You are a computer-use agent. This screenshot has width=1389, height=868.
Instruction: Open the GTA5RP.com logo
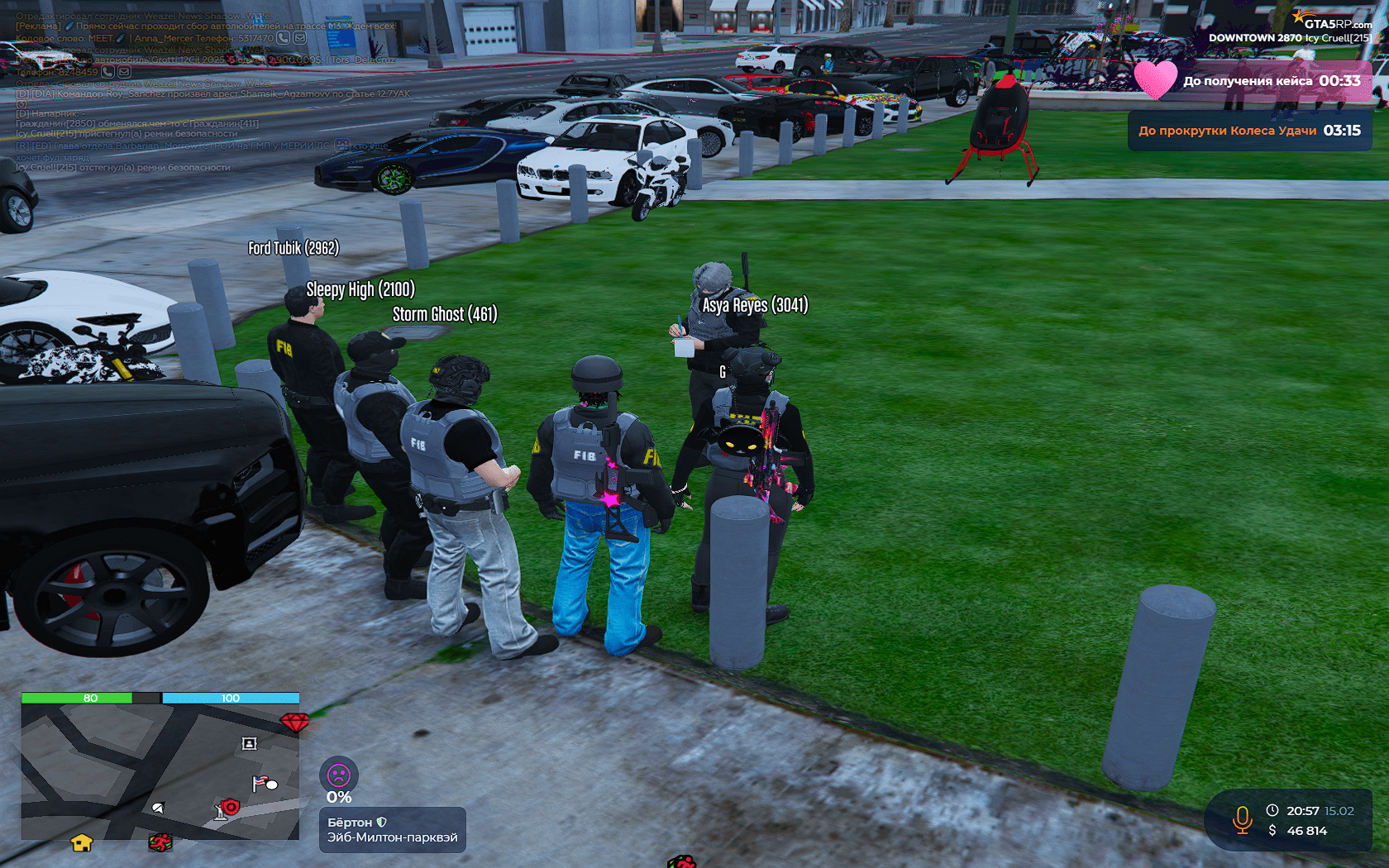(x=1331, y=22)
